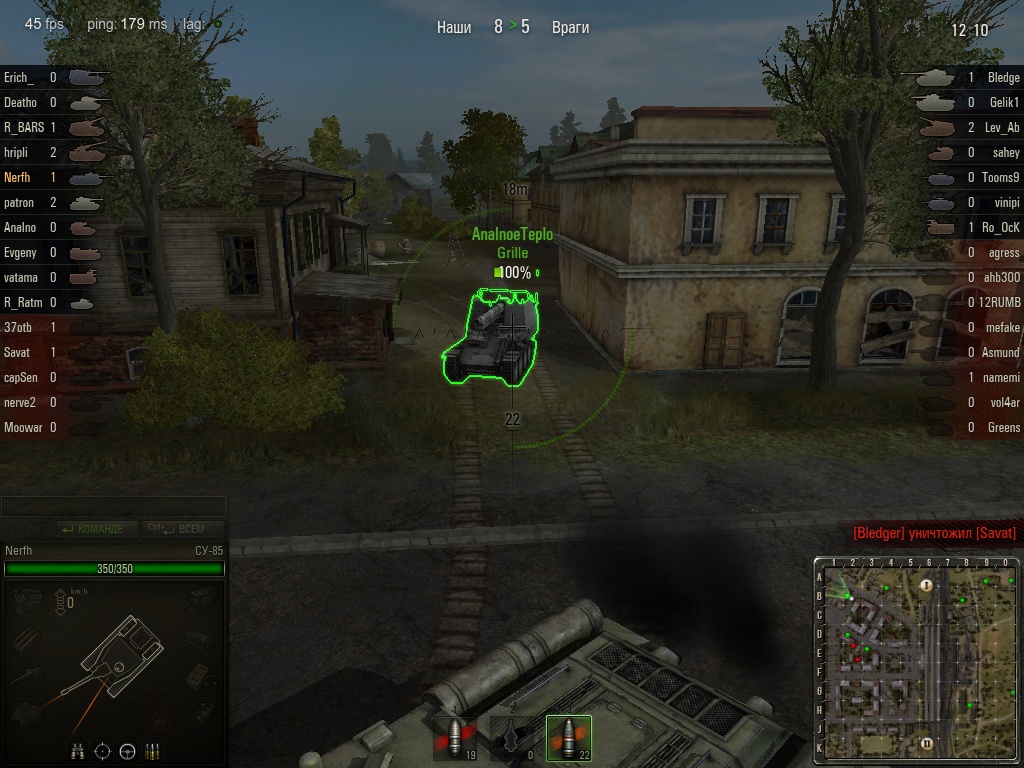The image size is (1024, 768).
Task: Click the three shells loader icon
Action: point(152,750)
